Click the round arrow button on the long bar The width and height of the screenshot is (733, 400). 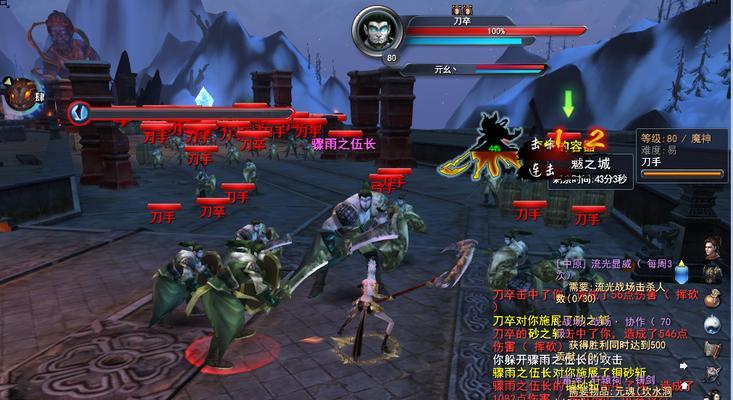pyautogui.click(x=80, y=113)
